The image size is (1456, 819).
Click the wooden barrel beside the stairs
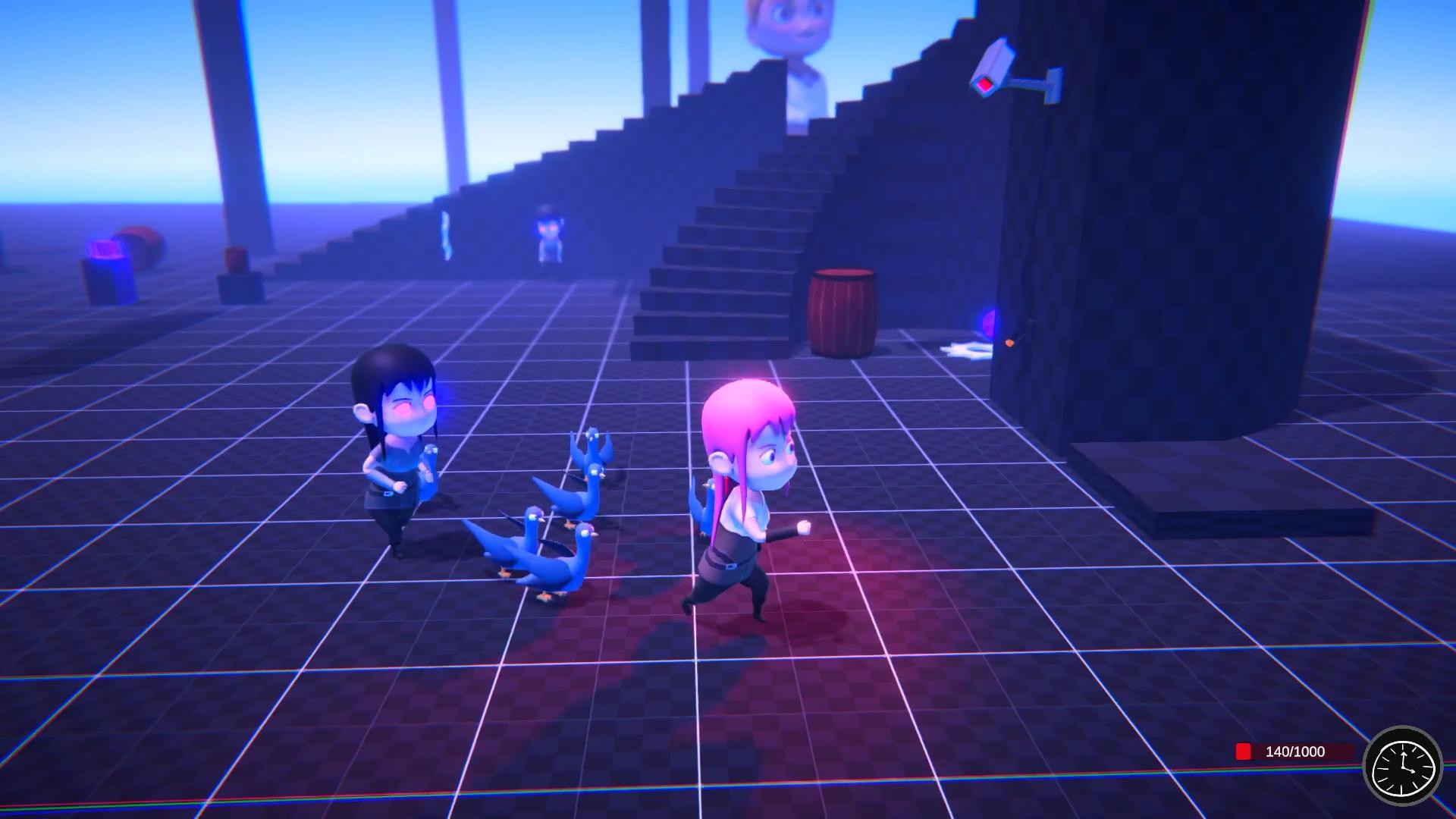pyautogui.click(x=842, y=311)
